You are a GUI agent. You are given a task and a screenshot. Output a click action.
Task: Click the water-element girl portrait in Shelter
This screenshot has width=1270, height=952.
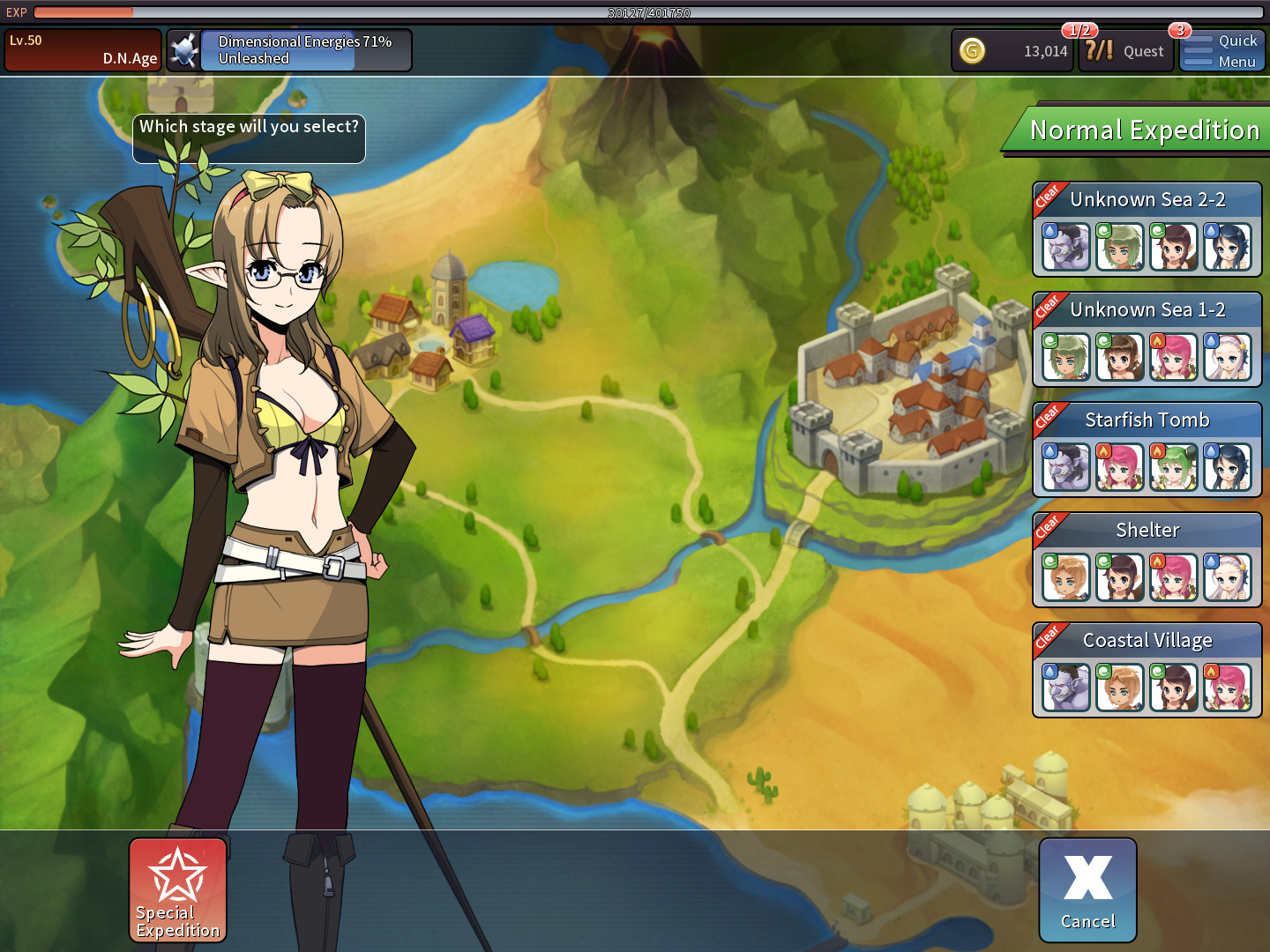click(x=1229, y=576)
